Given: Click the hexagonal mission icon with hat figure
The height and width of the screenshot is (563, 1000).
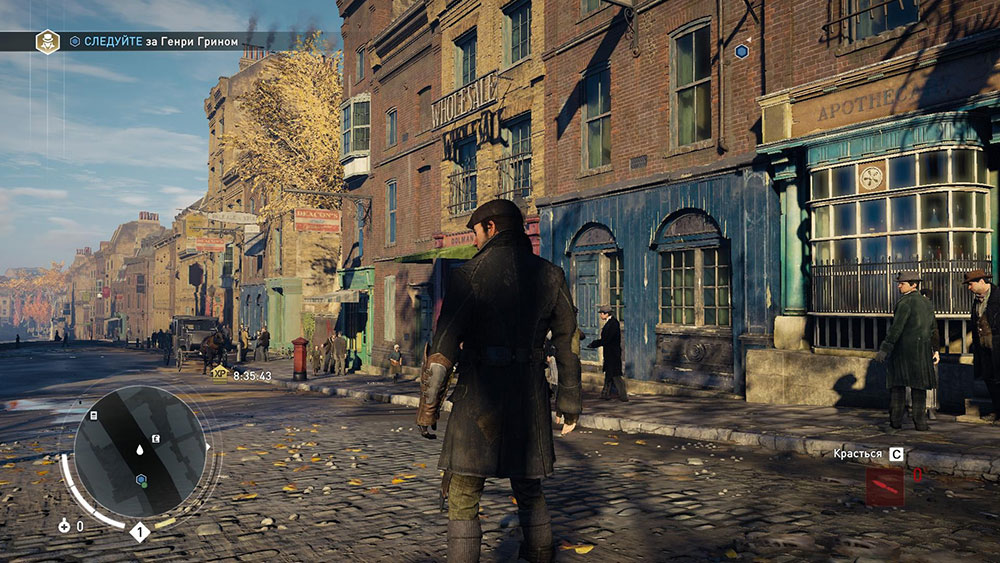Looking at the screenshot, I should pyautogui.click(x=47, y=42).
